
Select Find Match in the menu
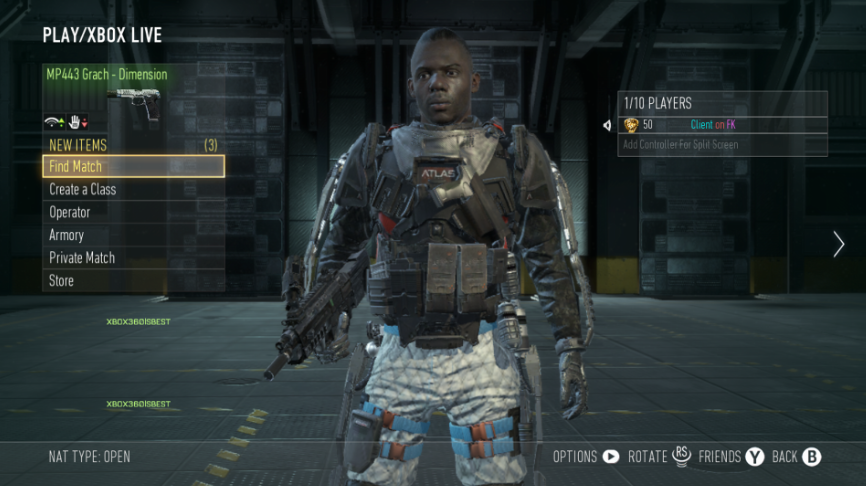[x=133, y=167]
